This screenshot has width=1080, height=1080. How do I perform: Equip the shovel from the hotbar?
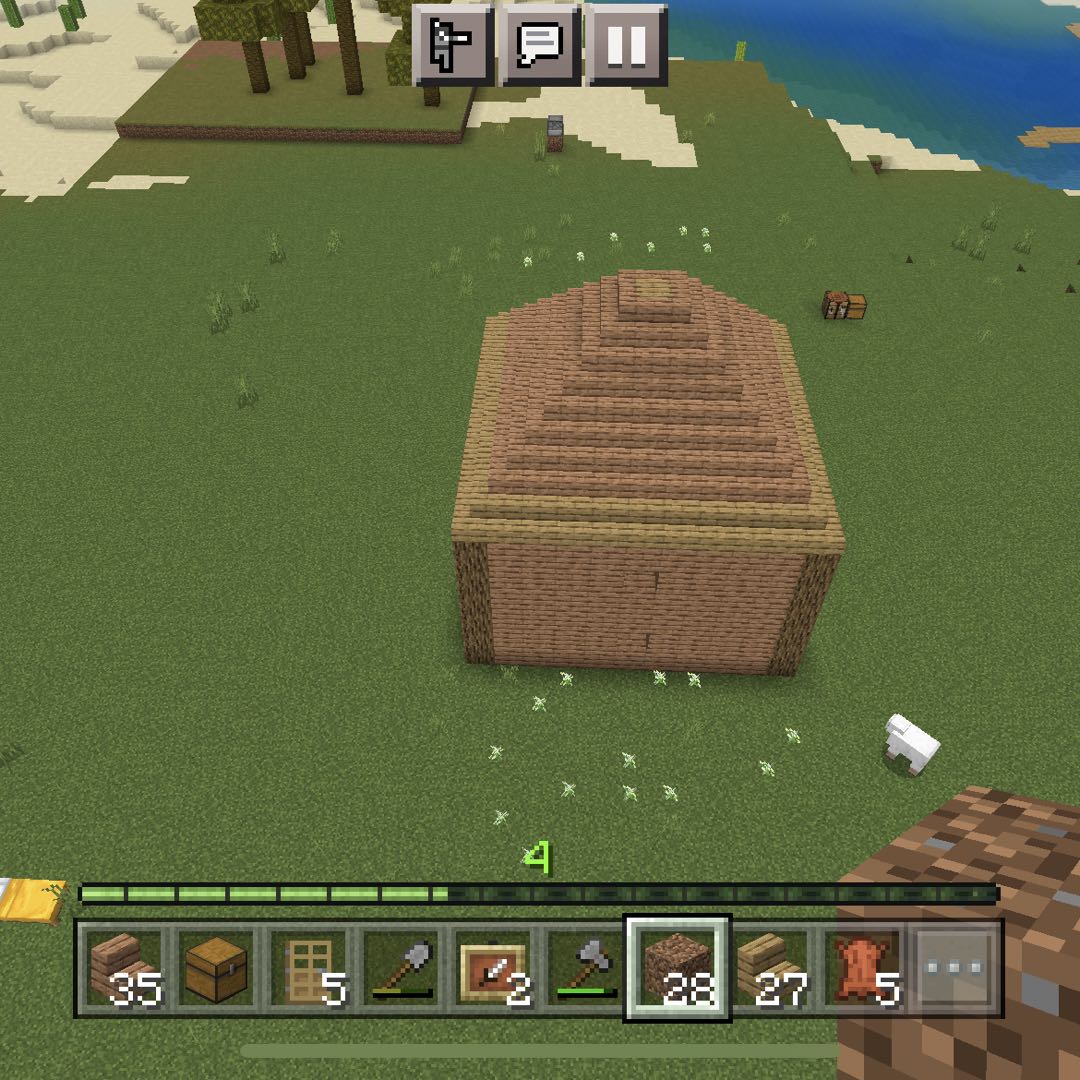tap(400, 968)
